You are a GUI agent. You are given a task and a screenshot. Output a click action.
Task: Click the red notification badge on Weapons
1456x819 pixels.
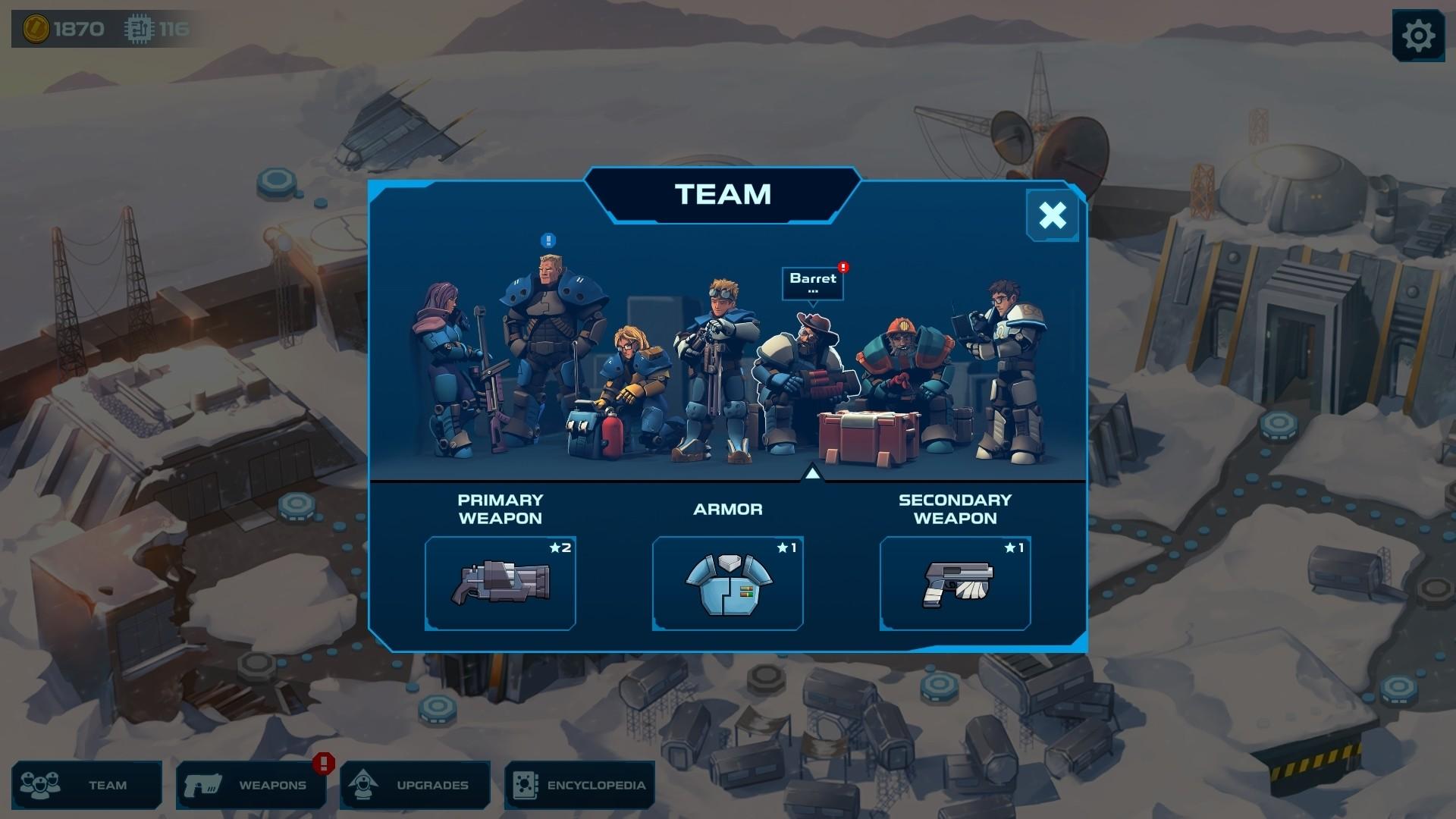coord(322,766)
